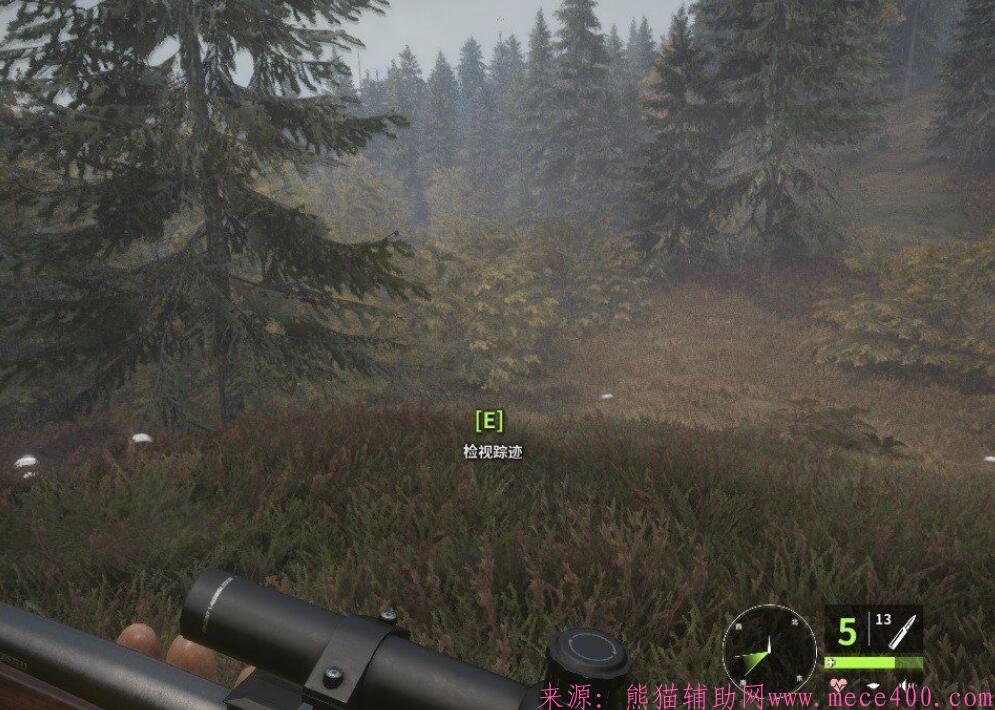
Task: Click the speaker noise level icon
Action: coord(906,685)
